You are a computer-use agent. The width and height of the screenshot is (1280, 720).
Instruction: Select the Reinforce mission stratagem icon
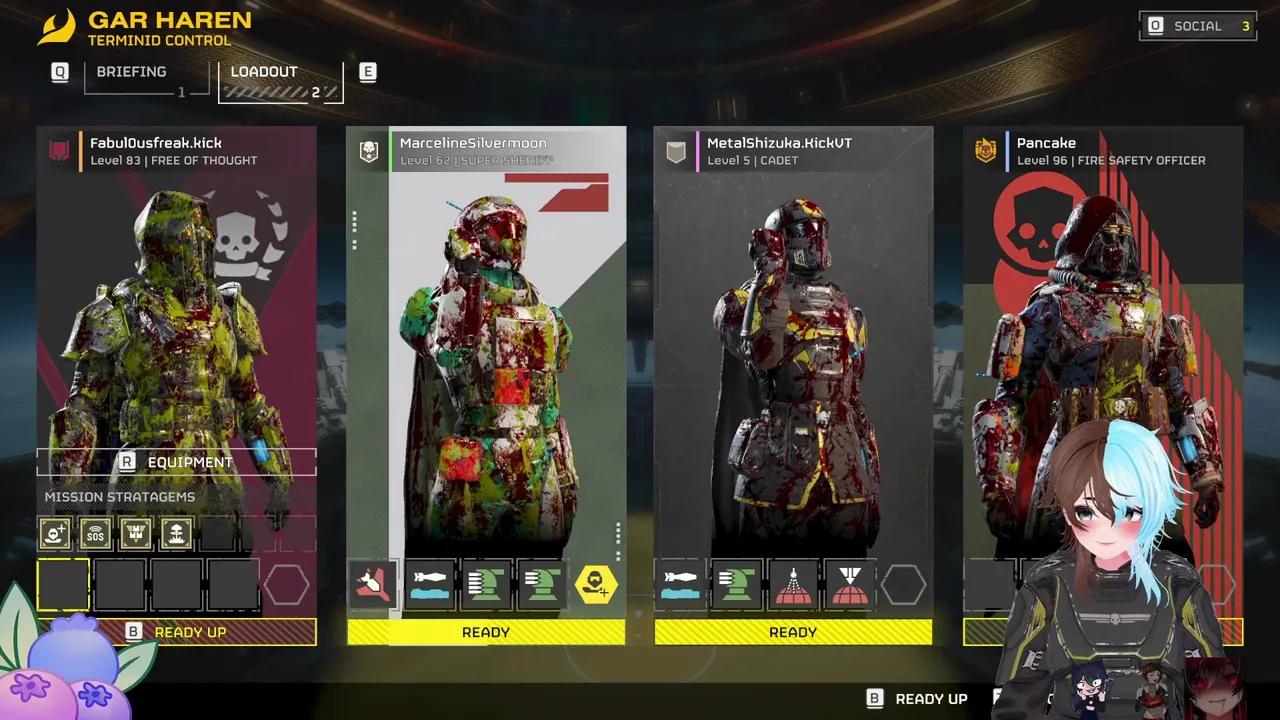(x=56, y=534)
